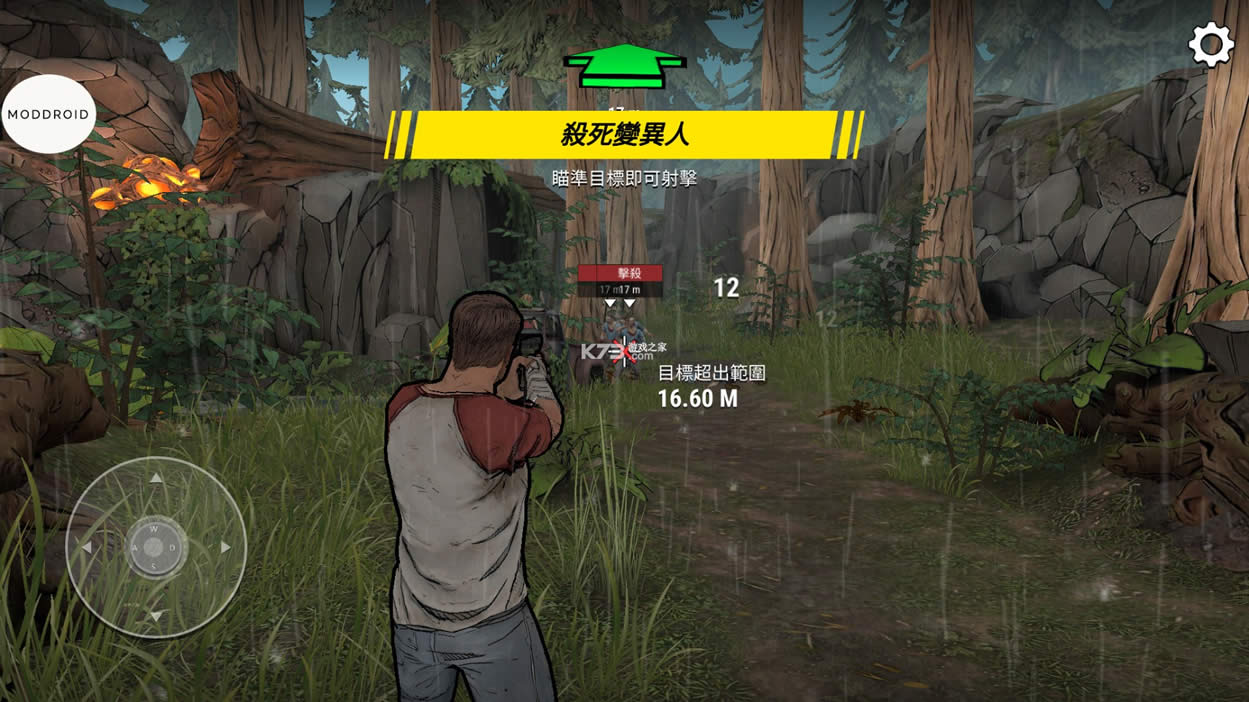Tap the green objective direction arrow
This screenshot has height=702, width=1249.
[625, 67]
